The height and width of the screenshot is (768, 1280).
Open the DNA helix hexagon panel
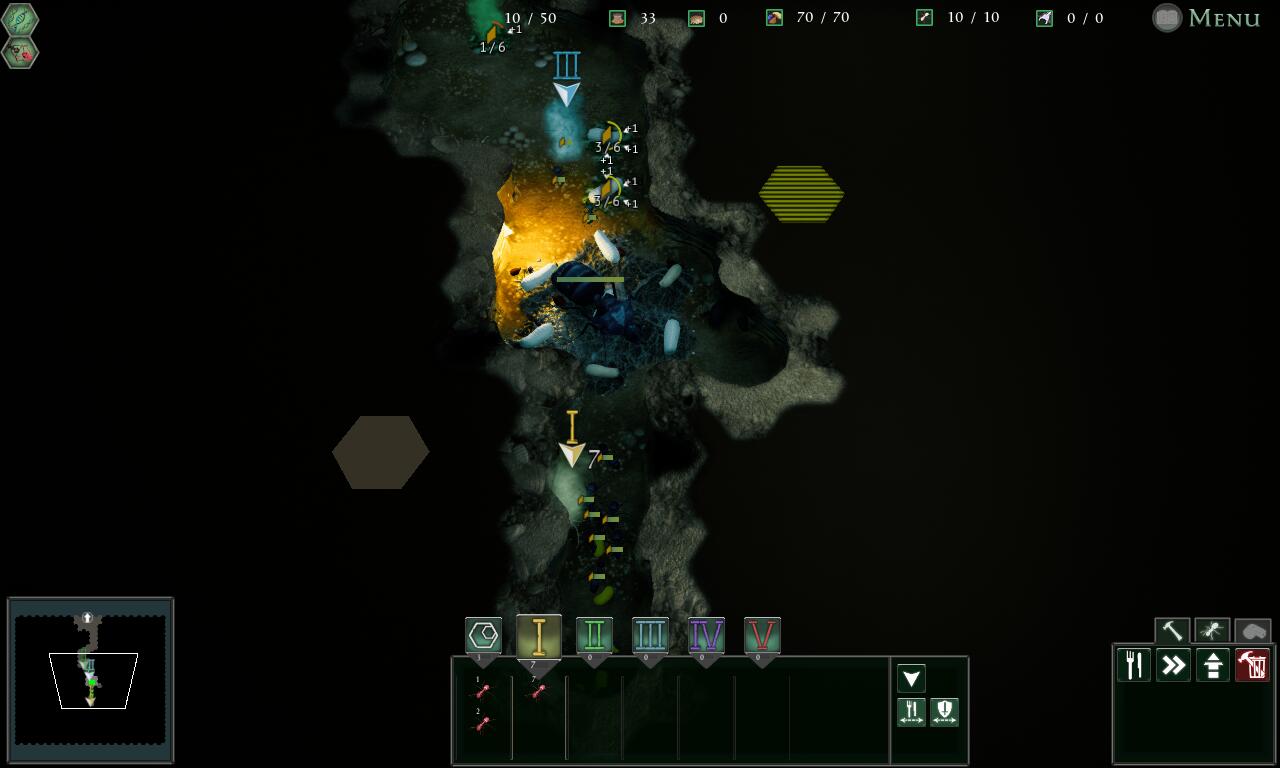click(20, 20)
